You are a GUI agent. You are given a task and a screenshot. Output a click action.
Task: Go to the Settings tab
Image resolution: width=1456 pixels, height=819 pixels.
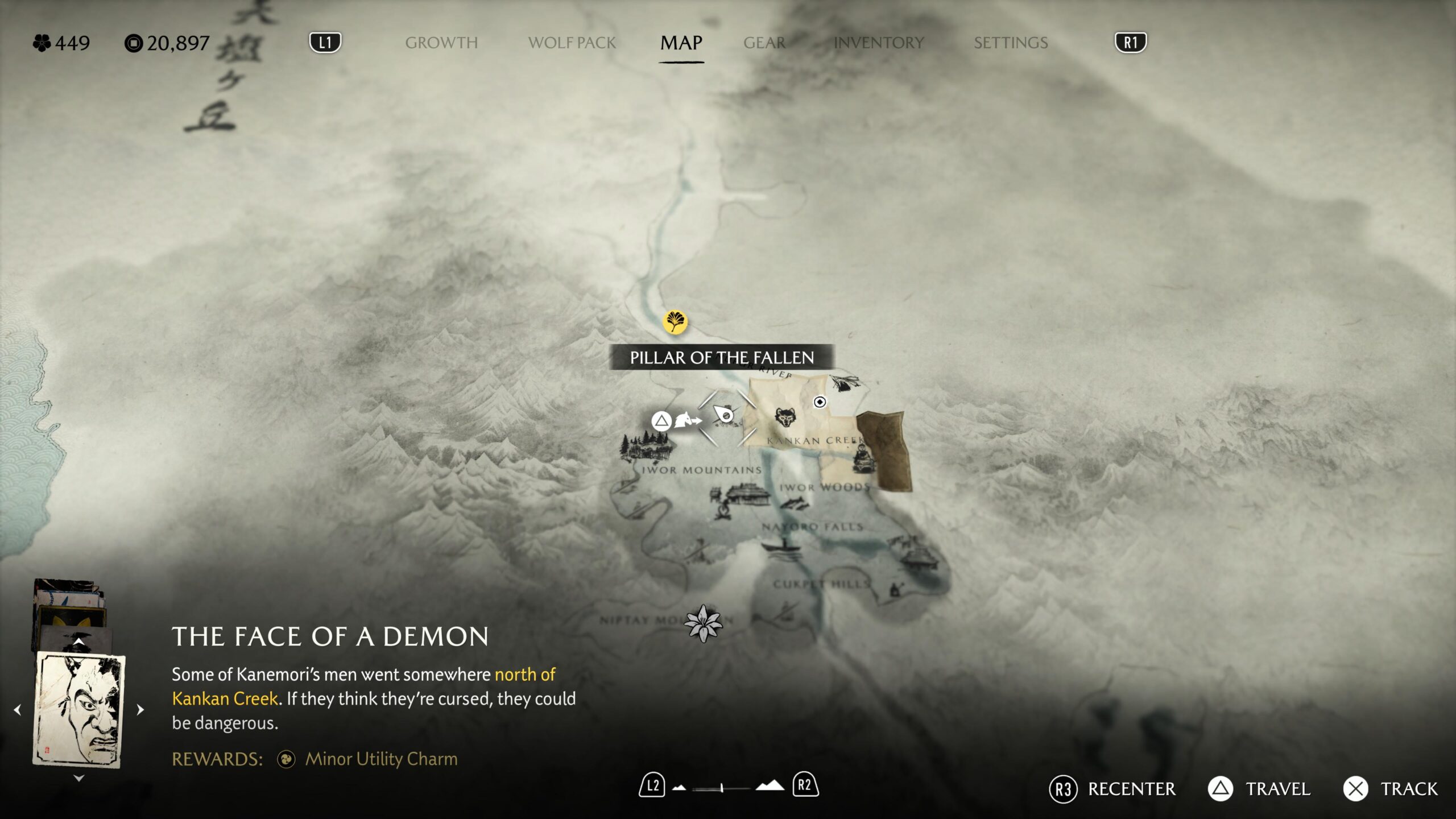tap(1011, 43)
